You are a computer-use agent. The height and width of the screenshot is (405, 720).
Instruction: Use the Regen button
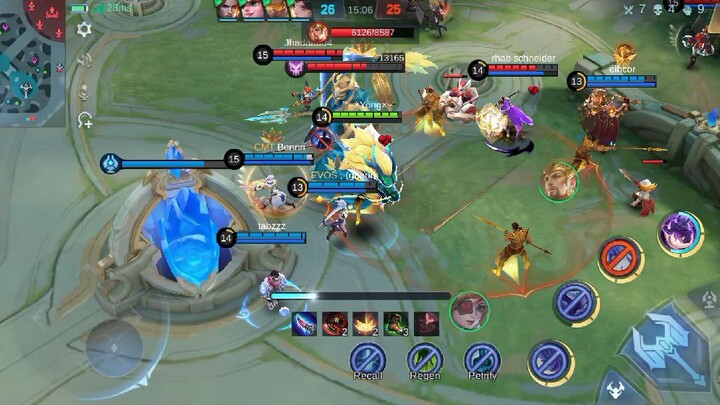[425, 358]
